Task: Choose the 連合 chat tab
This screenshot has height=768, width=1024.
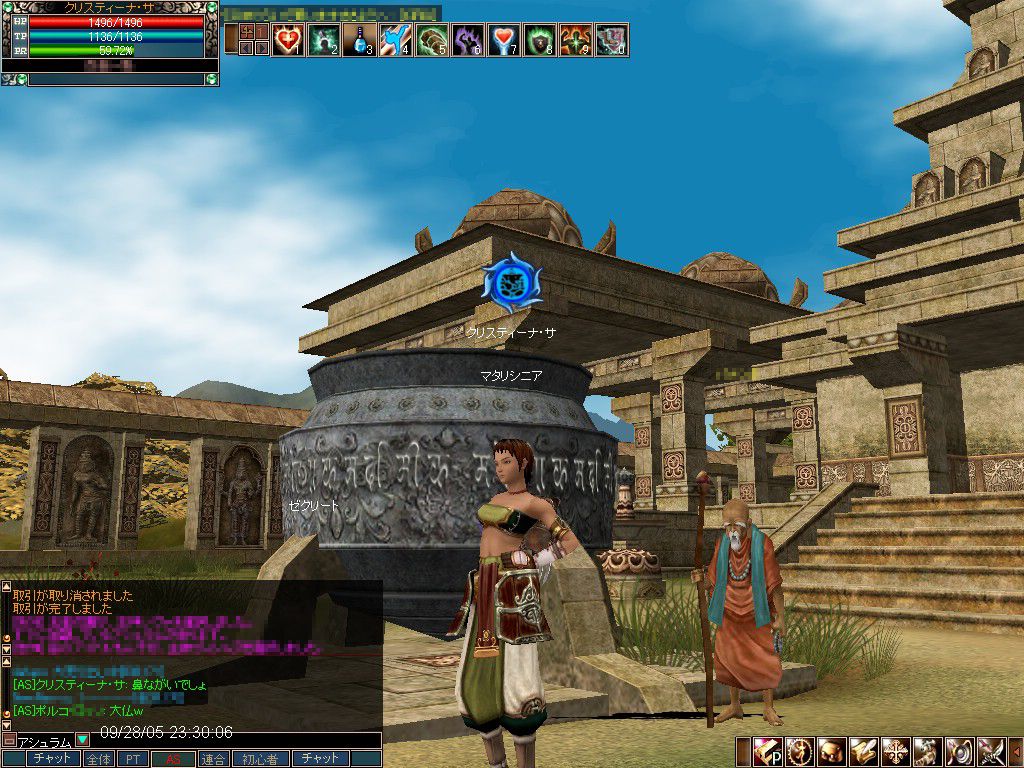Action: (213, 759)
